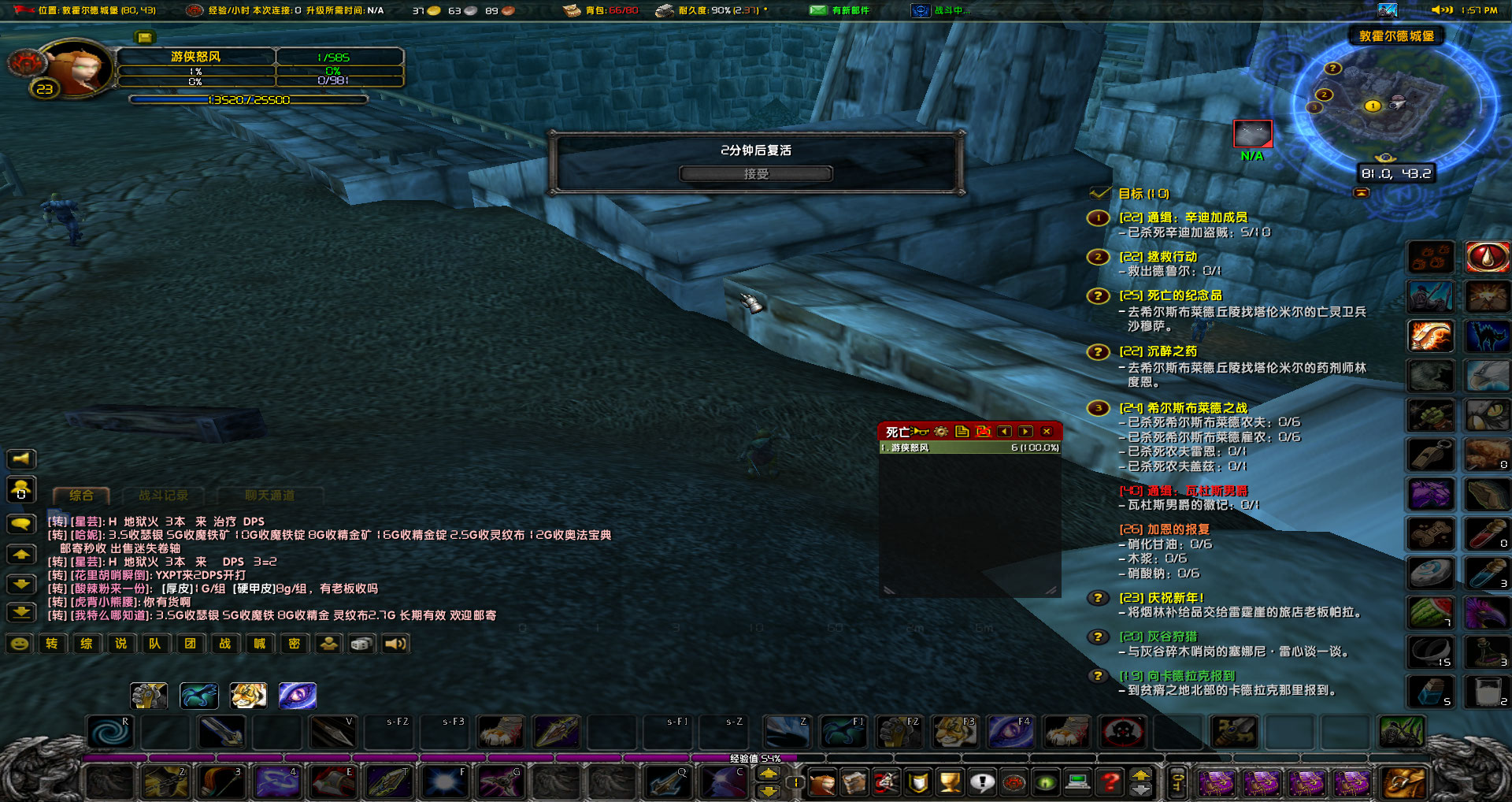Open the spellbook icon in the micro menu
Image resolution: width=1512 pixels, height=802 pixels.
pos(855,784)
